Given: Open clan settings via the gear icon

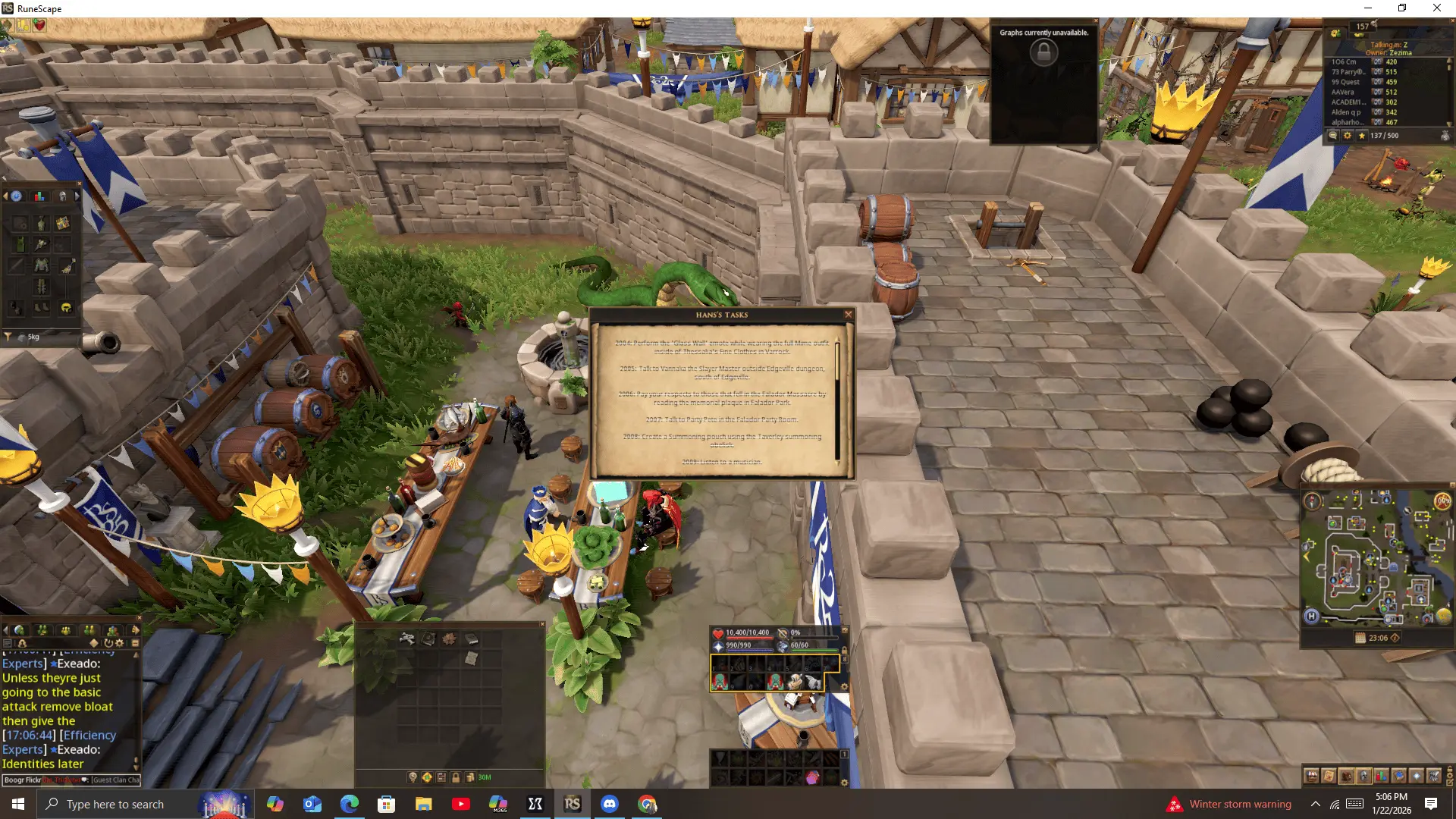Looking at the screenshot, I should coord(1348,136).
